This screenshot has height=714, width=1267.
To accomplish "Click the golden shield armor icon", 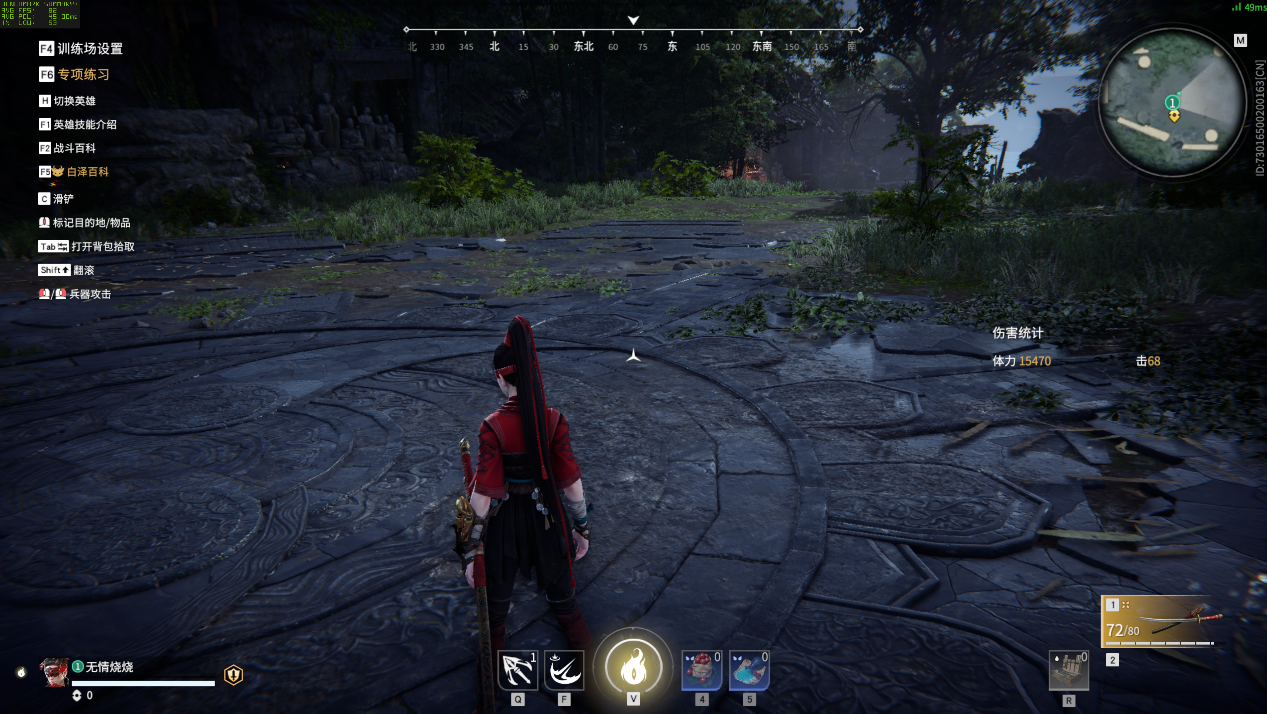I will 233,675.
